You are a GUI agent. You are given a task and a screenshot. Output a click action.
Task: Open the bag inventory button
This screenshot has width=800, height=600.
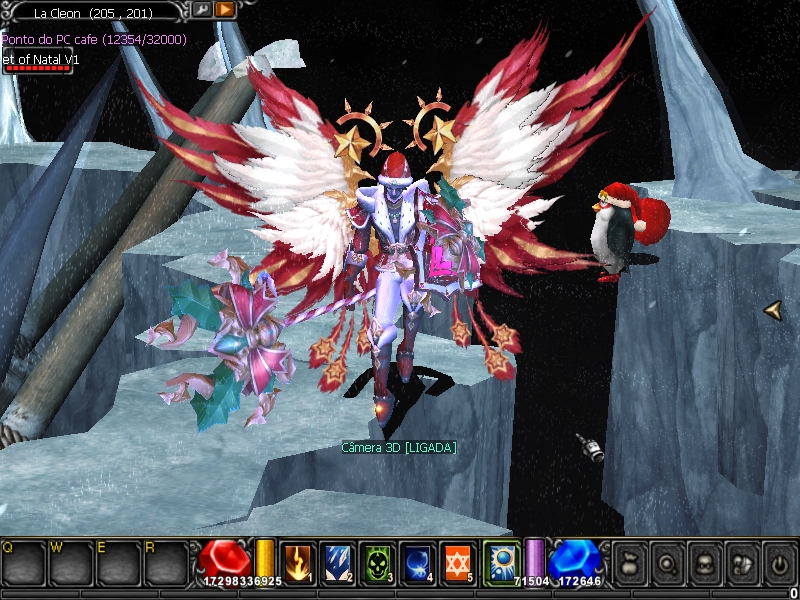pos(632,562)
